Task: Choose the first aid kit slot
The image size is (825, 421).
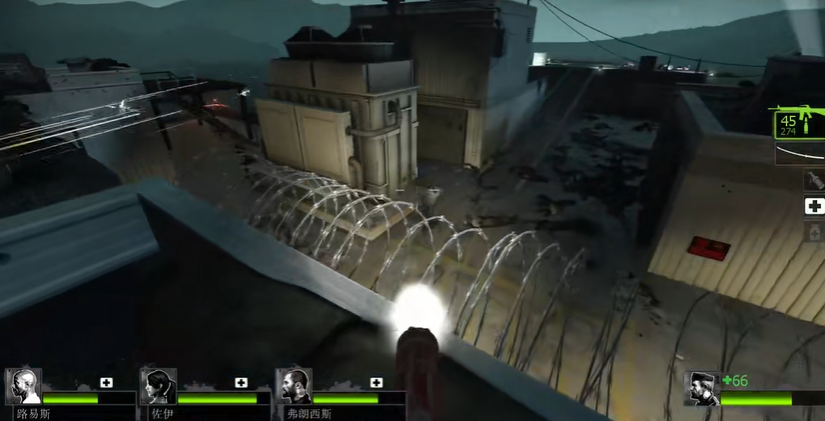Action: point(814,206)
